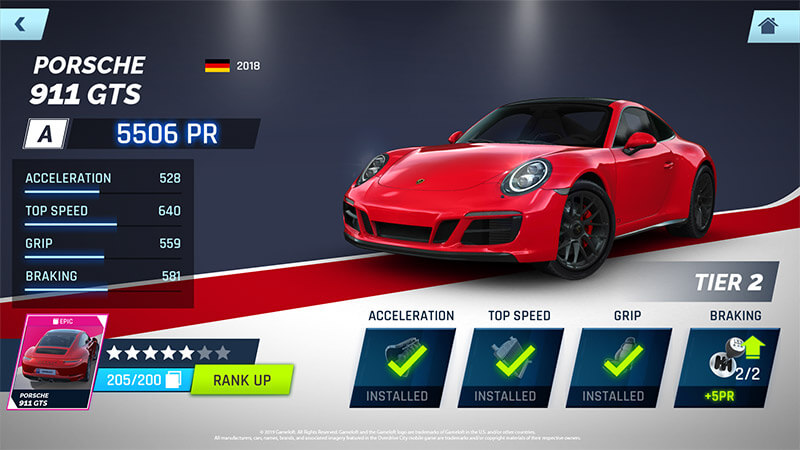
Task: Tap the green Rank Up button
Action: click(x=241, y=380)
